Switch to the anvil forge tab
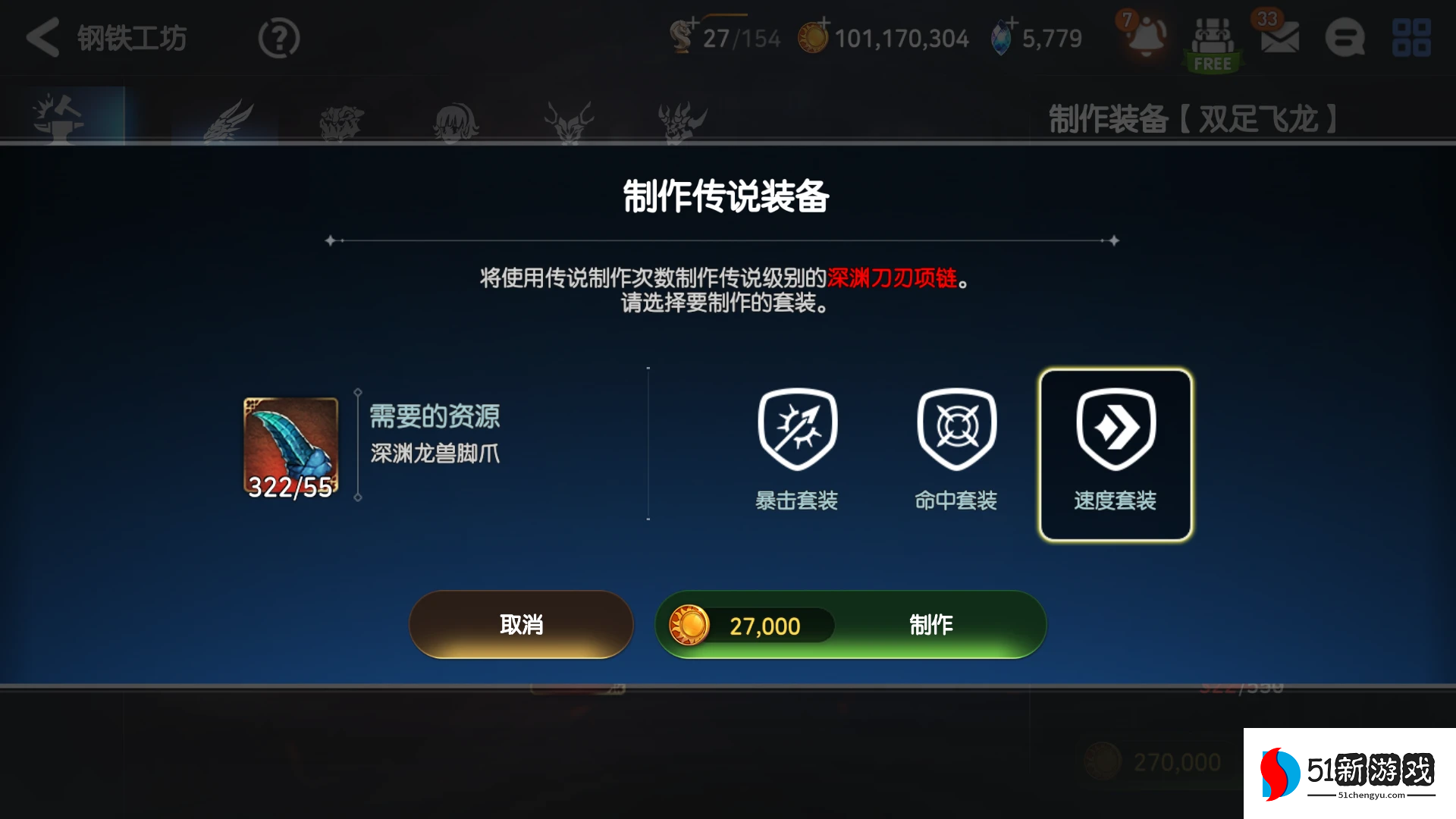 coord(59,118)
